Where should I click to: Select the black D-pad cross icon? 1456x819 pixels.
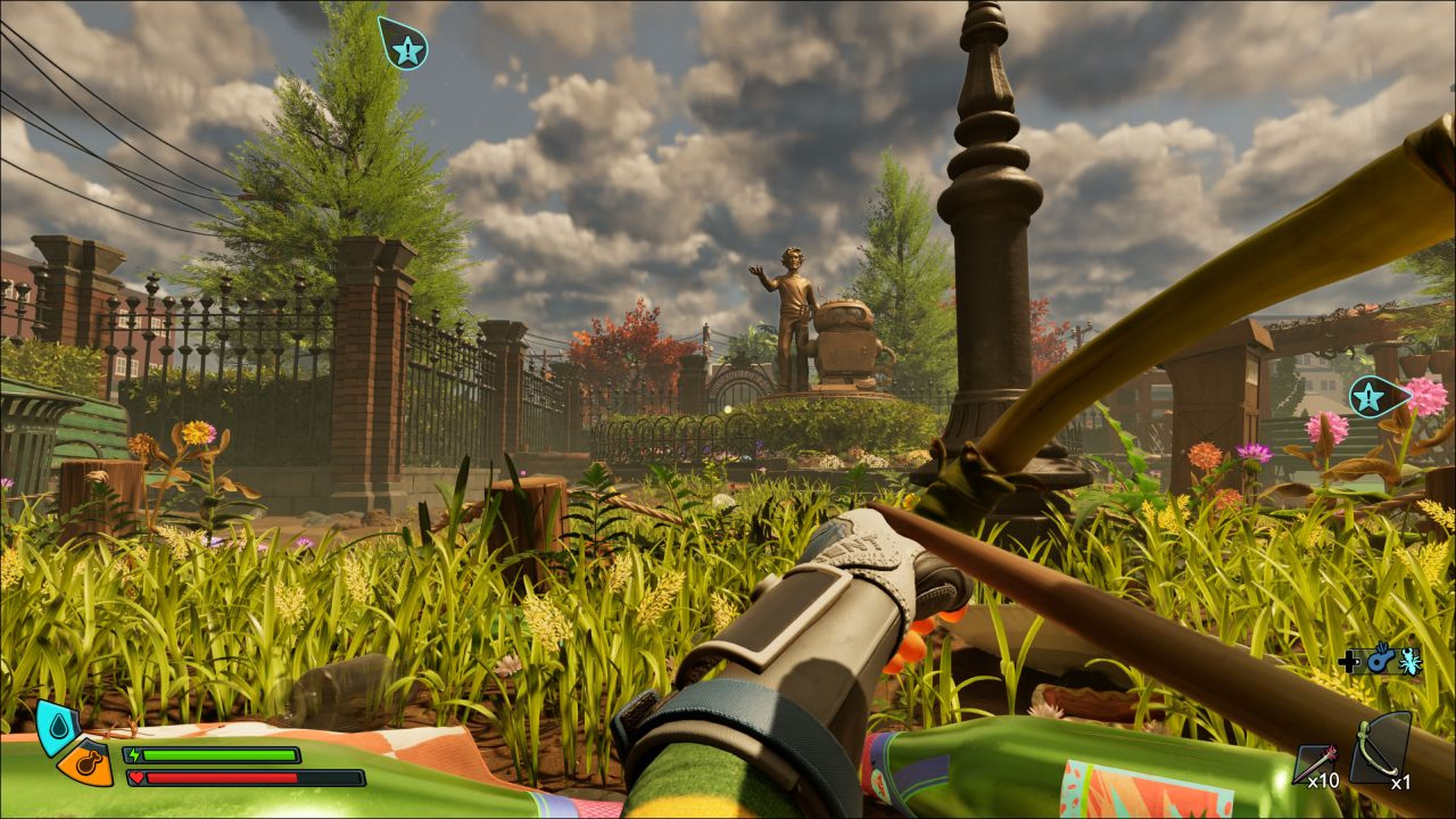point(1349,662)
